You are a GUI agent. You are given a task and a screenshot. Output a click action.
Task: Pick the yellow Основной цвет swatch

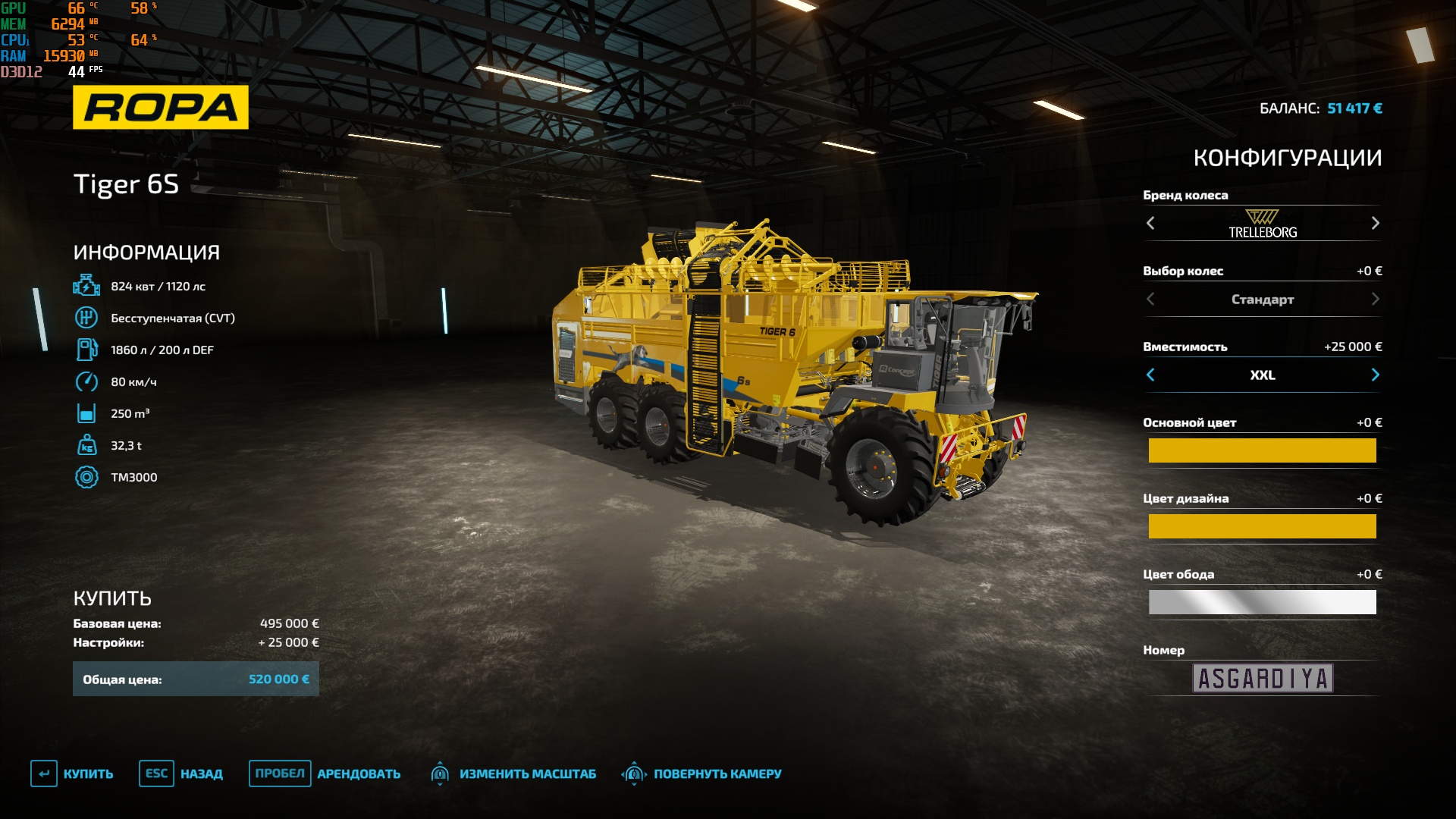1262,450
